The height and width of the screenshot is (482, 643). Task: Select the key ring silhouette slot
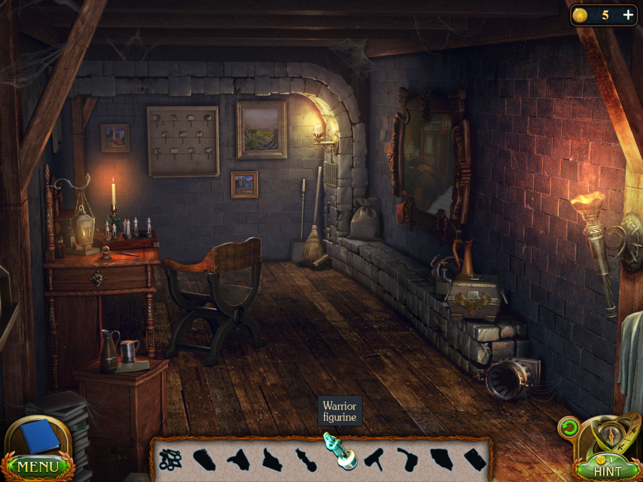pos(171,459)
